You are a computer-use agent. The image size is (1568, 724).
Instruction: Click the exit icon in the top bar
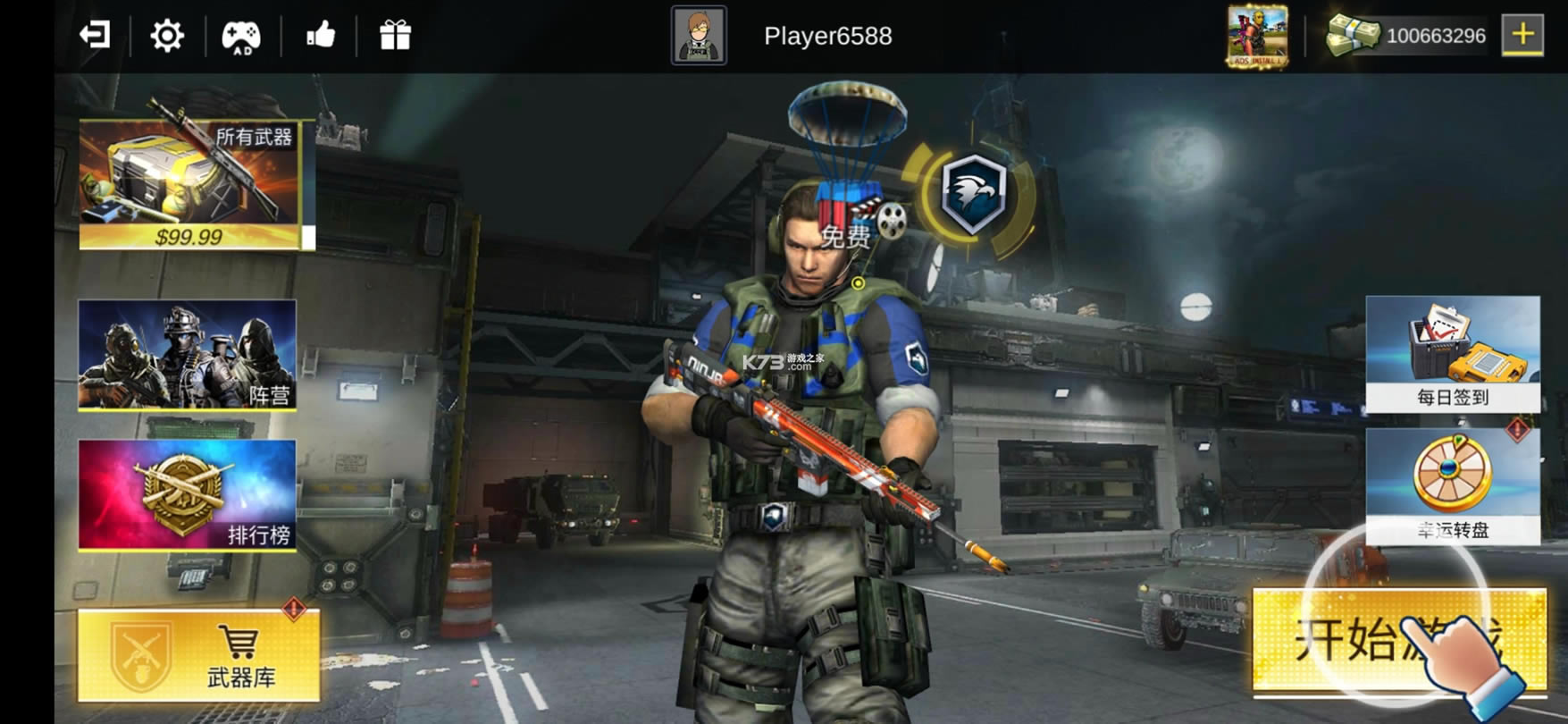pos(95,36)
